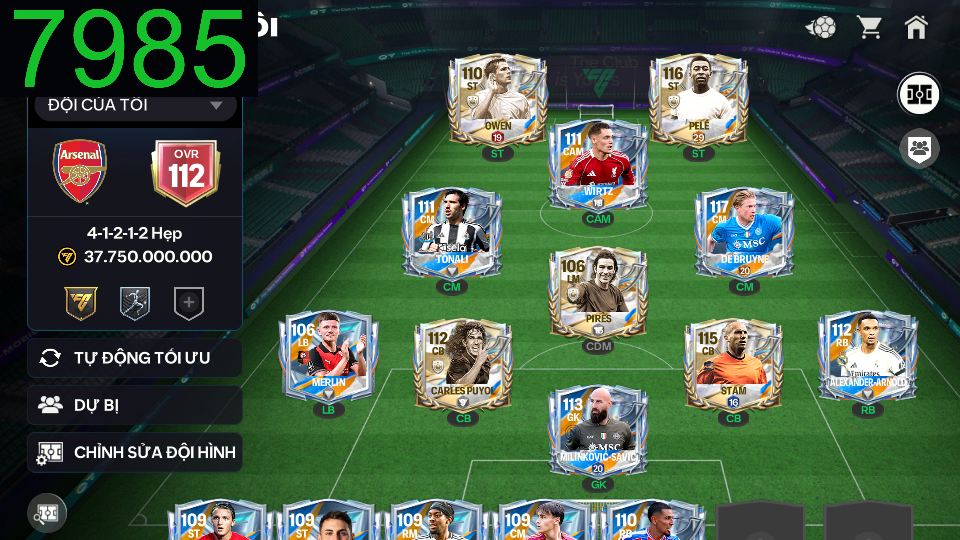
Task: Select the Stam centre-back card
Action: click(x=733, y=364)
